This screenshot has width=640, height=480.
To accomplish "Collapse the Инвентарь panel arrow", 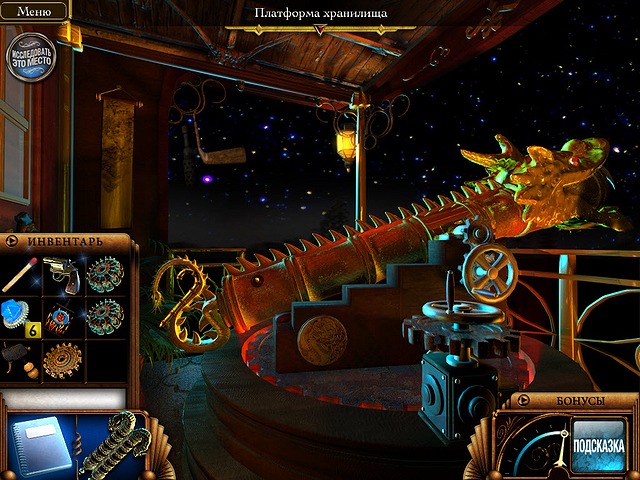I will coord(12,241).
